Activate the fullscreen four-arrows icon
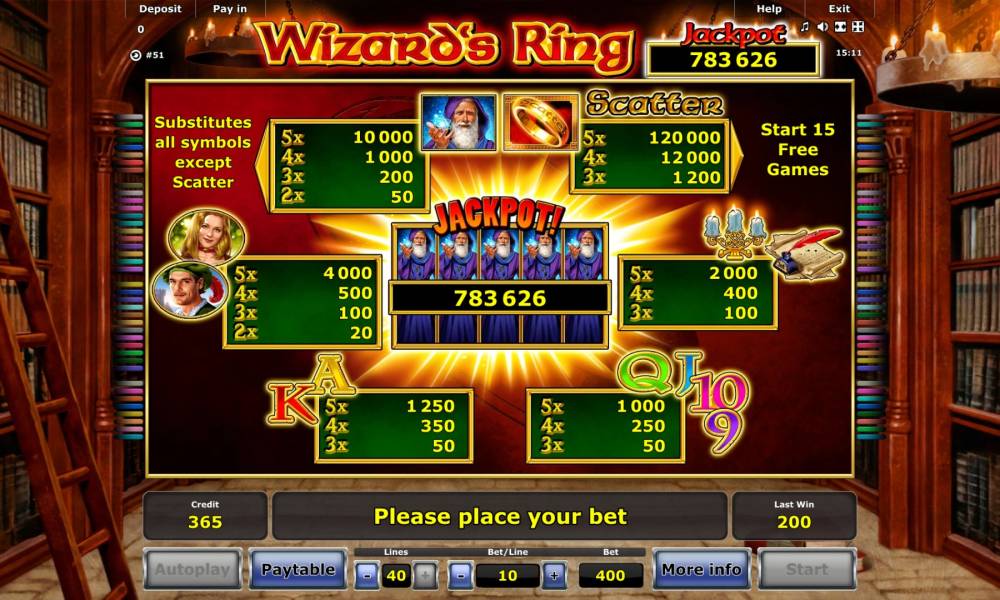The image size is (1000, 600). 857,26
